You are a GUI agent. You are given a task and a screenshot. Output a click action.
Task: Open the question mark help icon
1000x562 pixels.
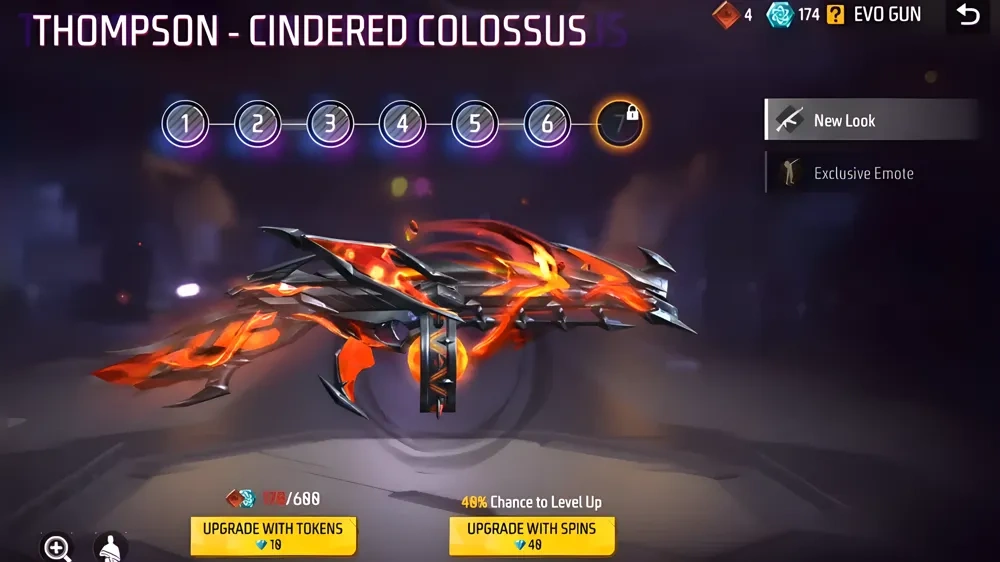click(834, 15)
